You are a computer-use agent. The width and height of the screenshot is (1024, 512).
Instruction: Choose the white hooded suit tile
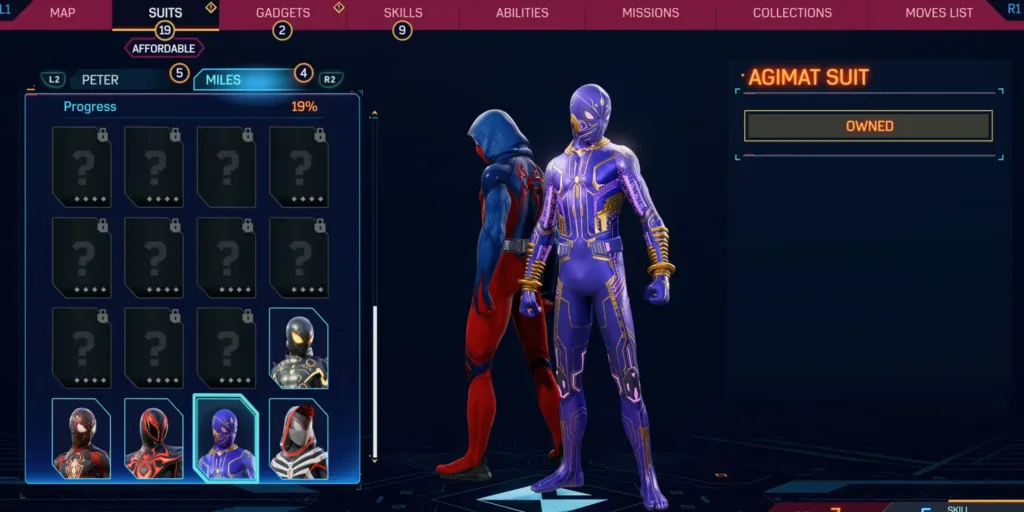(298, 438)
